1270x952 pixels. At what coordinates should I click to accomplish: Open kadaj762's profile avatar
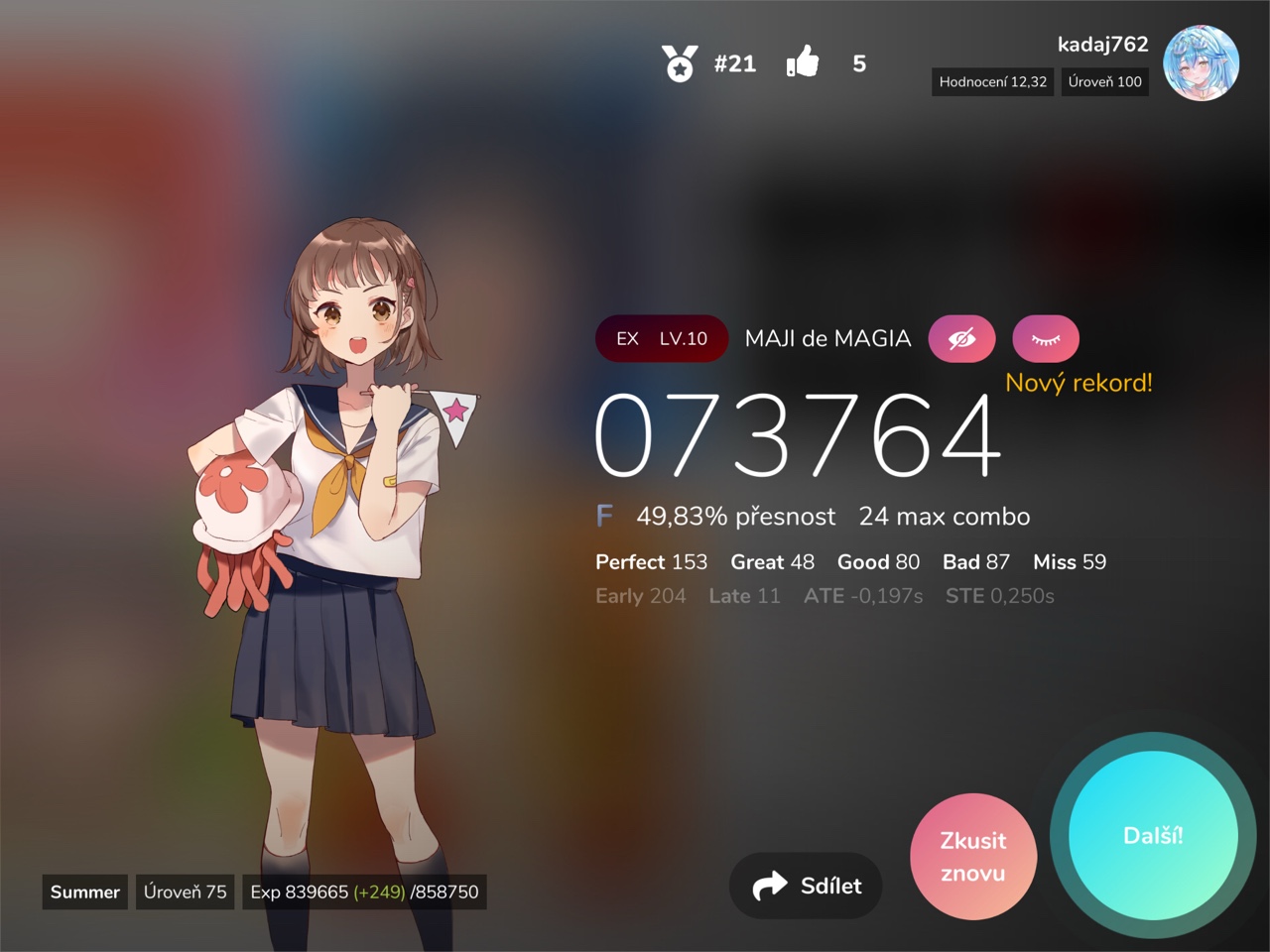pyautogui.click(x=1201, y=63)
